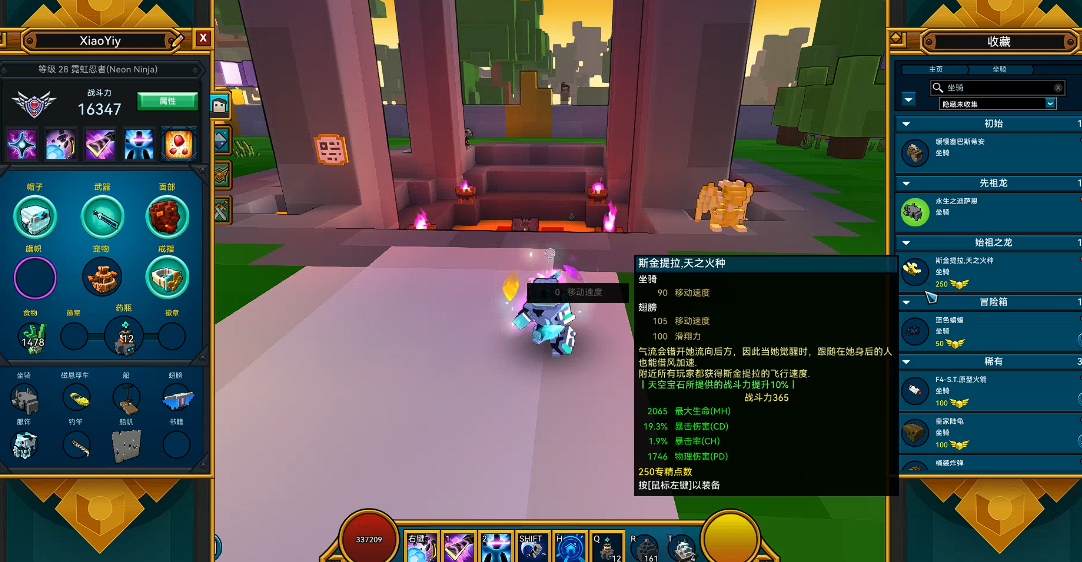Close the XiaoYiy character panel
The image size is (1082, 562).
[x=203, y=38]
